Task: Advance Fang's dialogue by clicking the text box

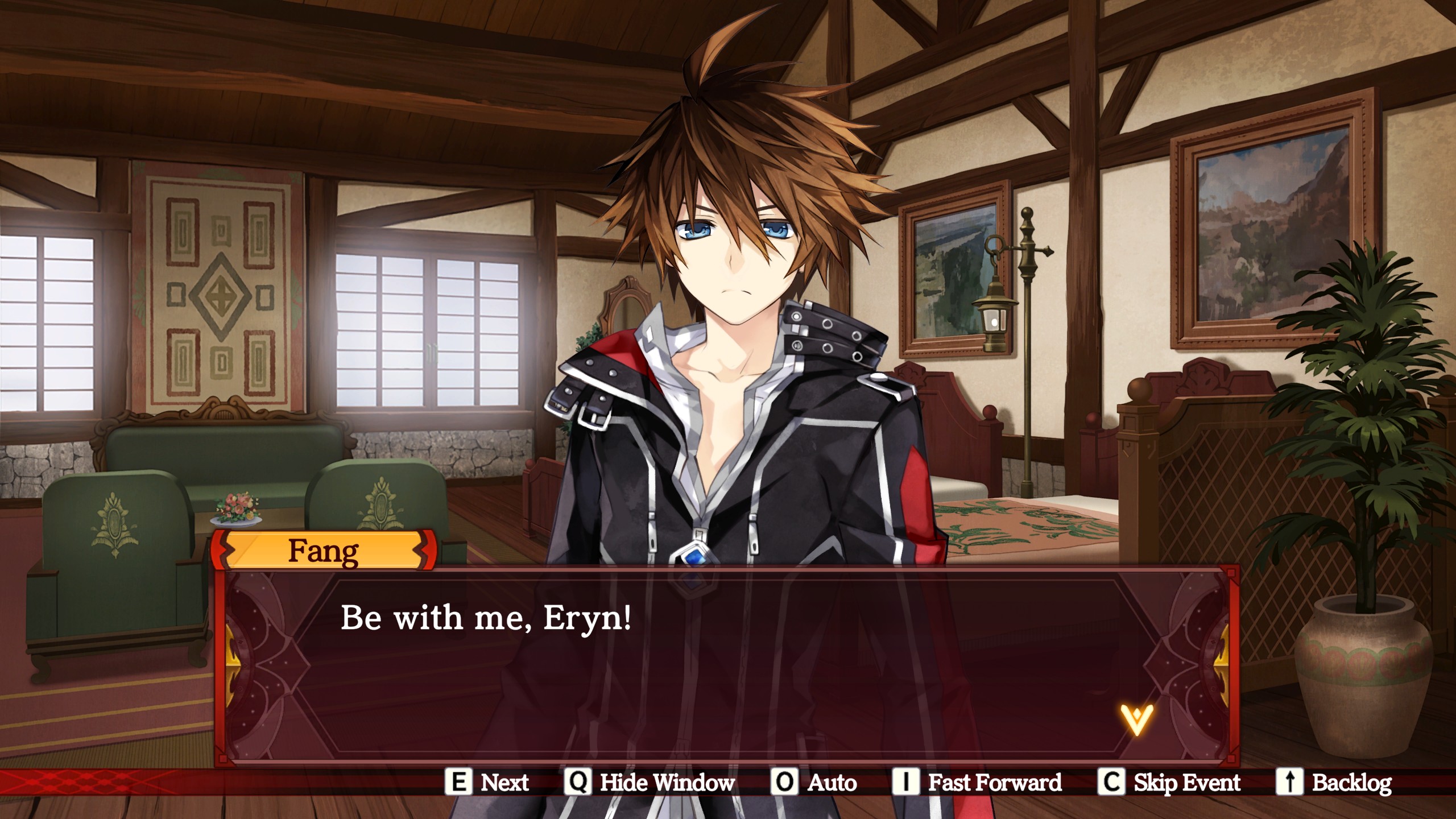Action: 727,665
